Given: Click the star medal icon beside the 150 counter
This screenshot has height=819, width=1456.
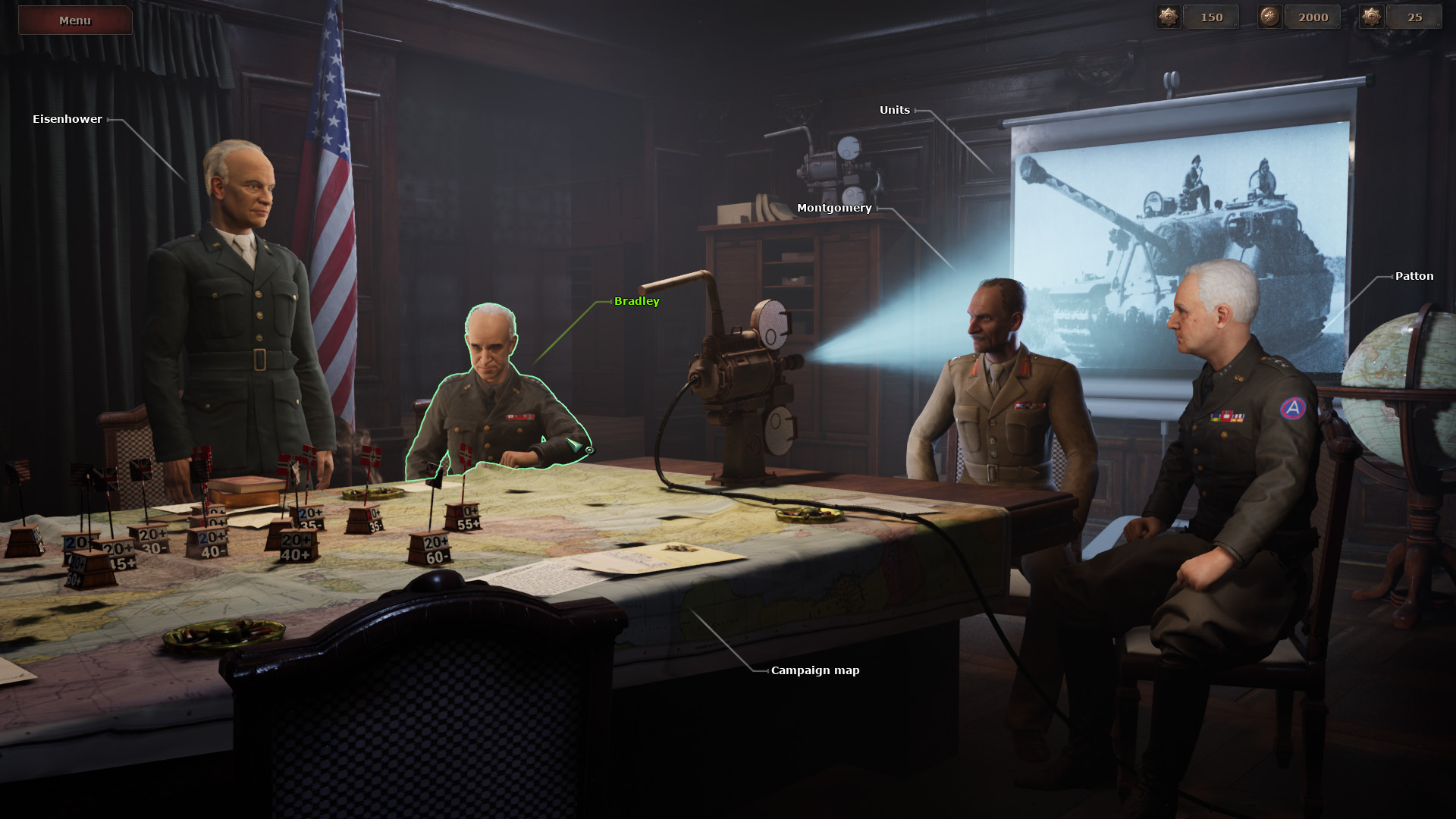Looking at the screenshot, I should pyautogui.click(x=1168, y=17).
